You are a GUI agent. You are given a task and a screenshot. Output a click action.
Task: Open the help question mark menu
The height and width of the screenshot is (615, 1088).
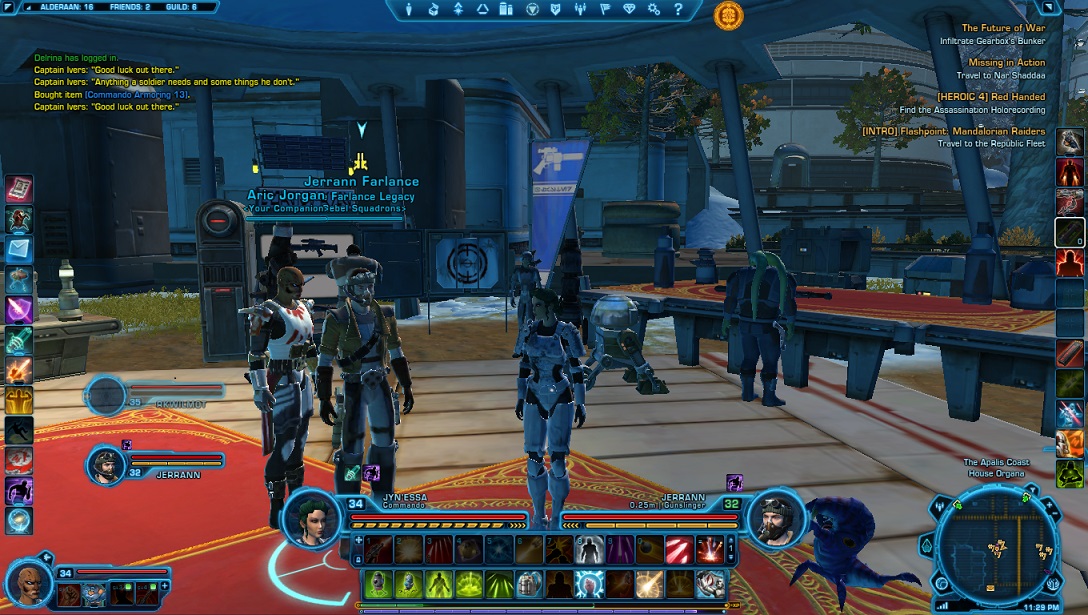pyautogui.click(x=677, y=9)
